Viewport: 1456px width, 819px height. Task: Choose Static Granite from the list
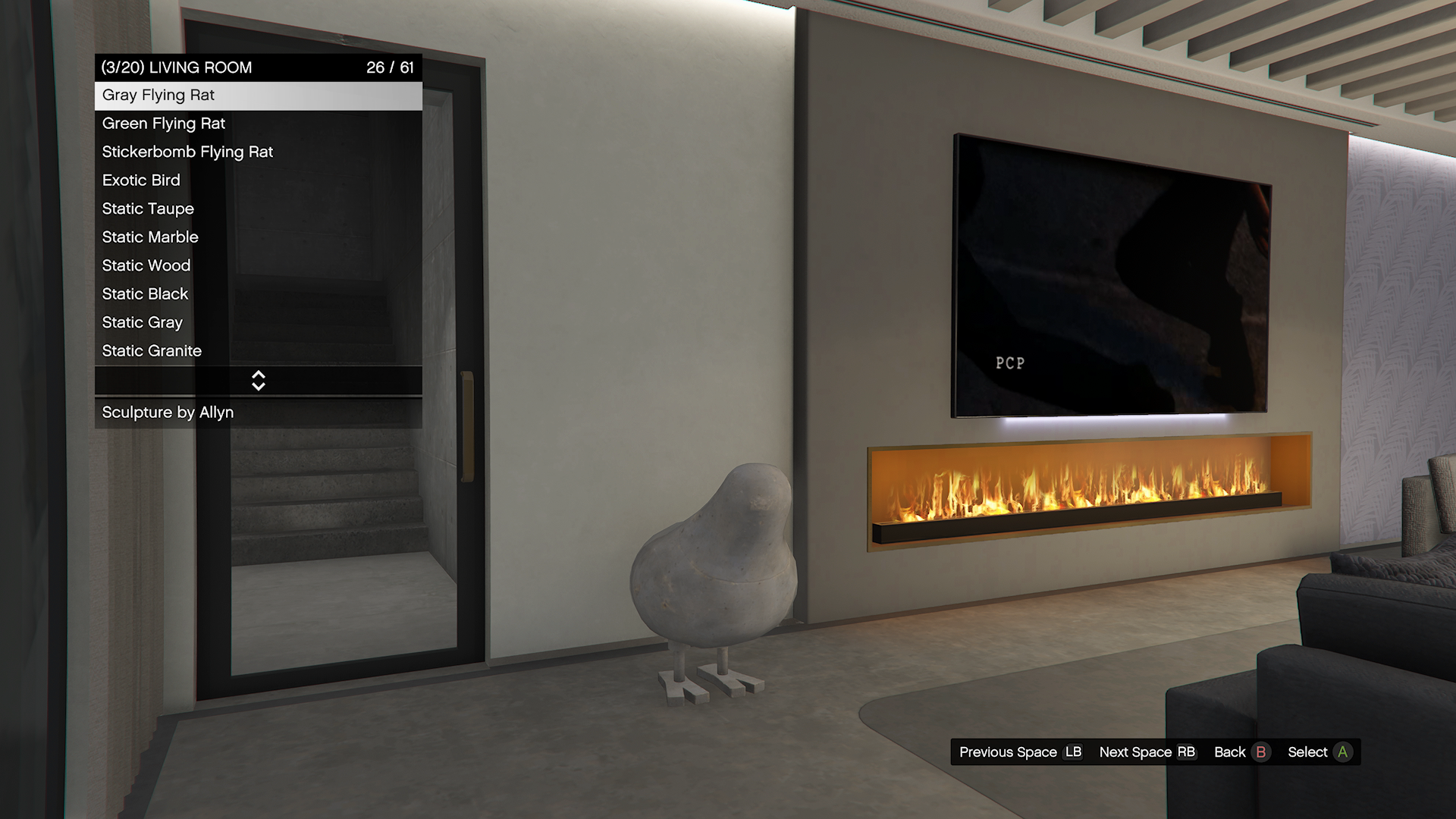[x=258, y=351]
